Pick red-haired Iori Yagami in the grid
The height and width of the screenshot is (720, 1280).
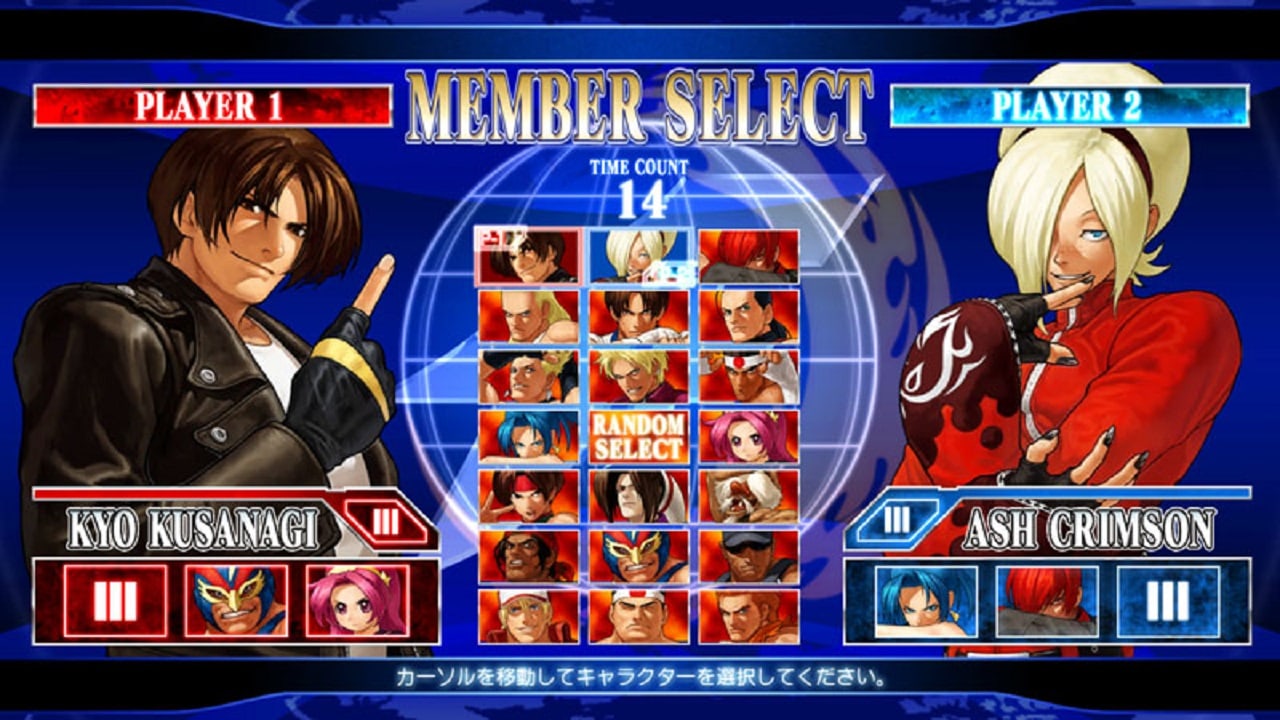coord(748,256)
